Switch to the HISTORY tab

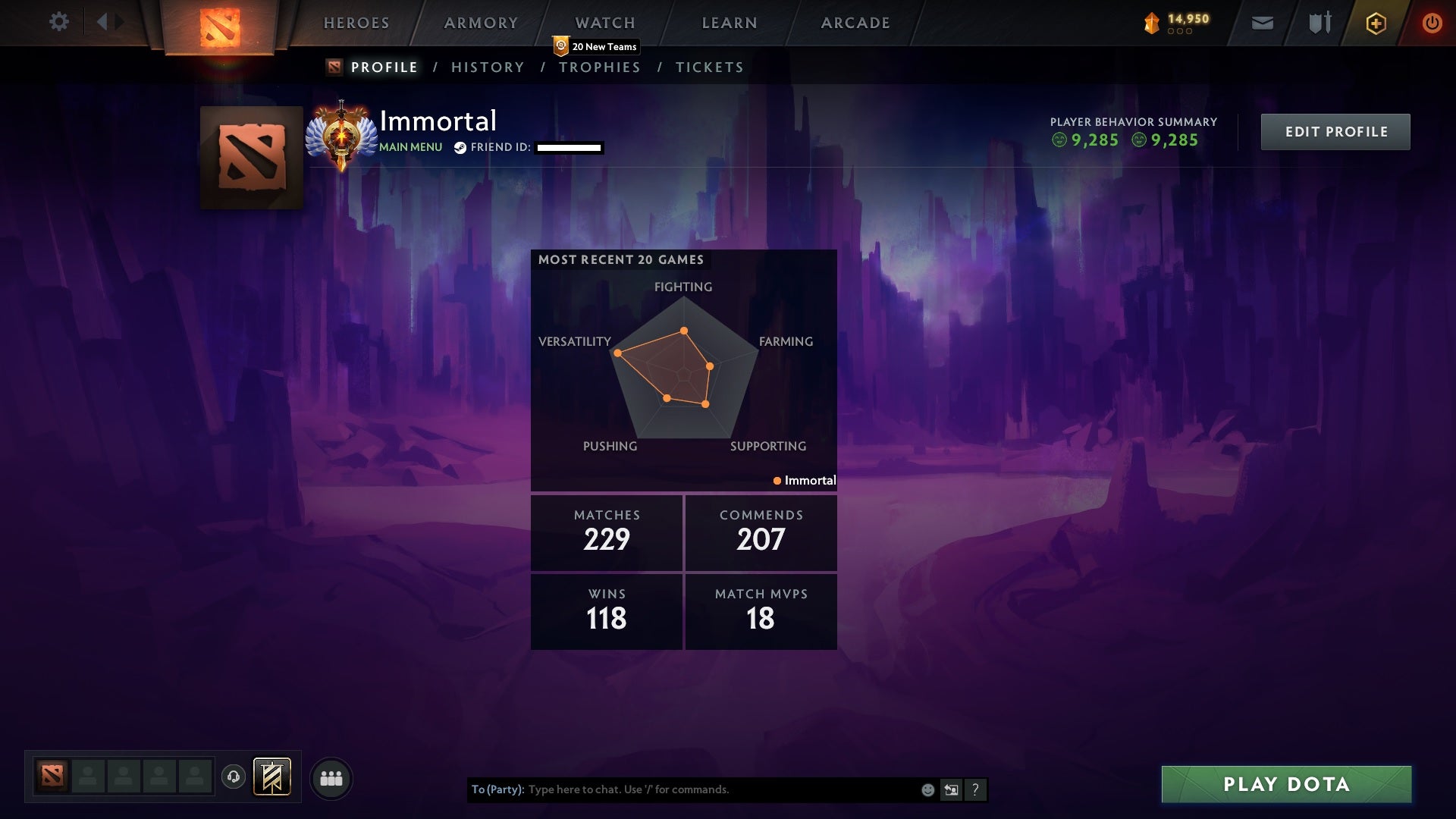[x=488, y=67]
